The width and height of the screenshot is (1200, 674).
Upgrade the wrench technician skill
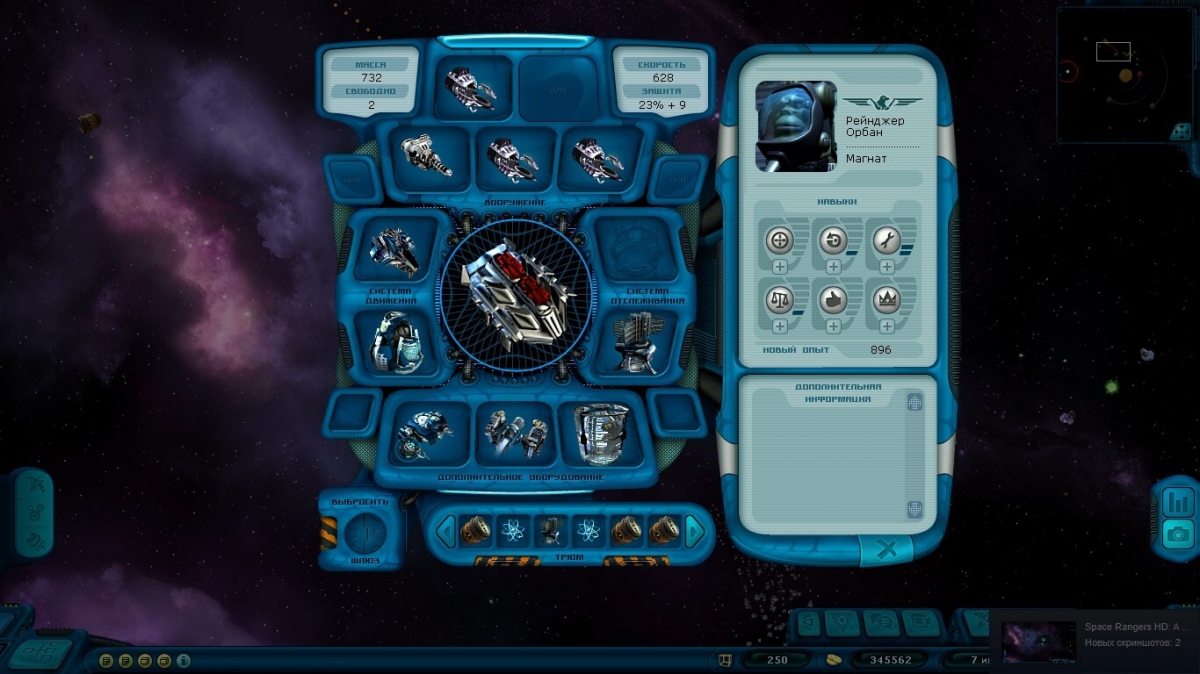[x=887, y=268]
